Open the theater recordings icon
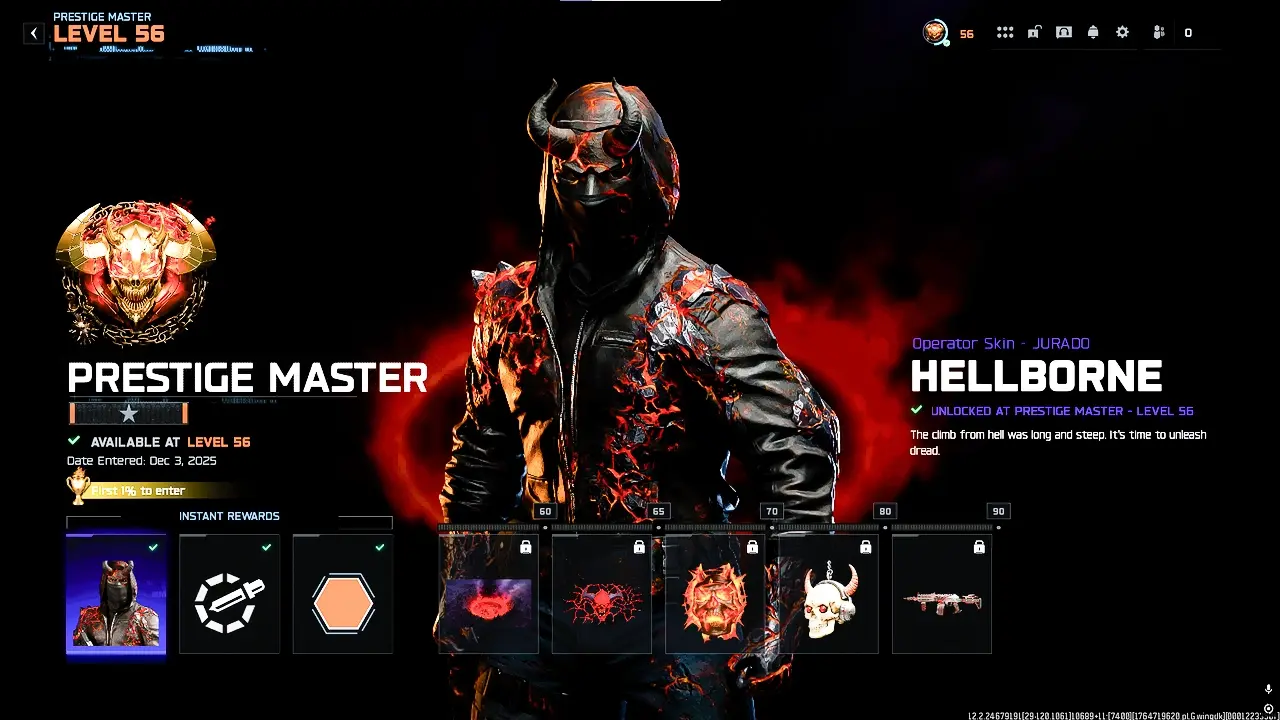The height and width of the screenshot is (720, 1280). 1062,32
